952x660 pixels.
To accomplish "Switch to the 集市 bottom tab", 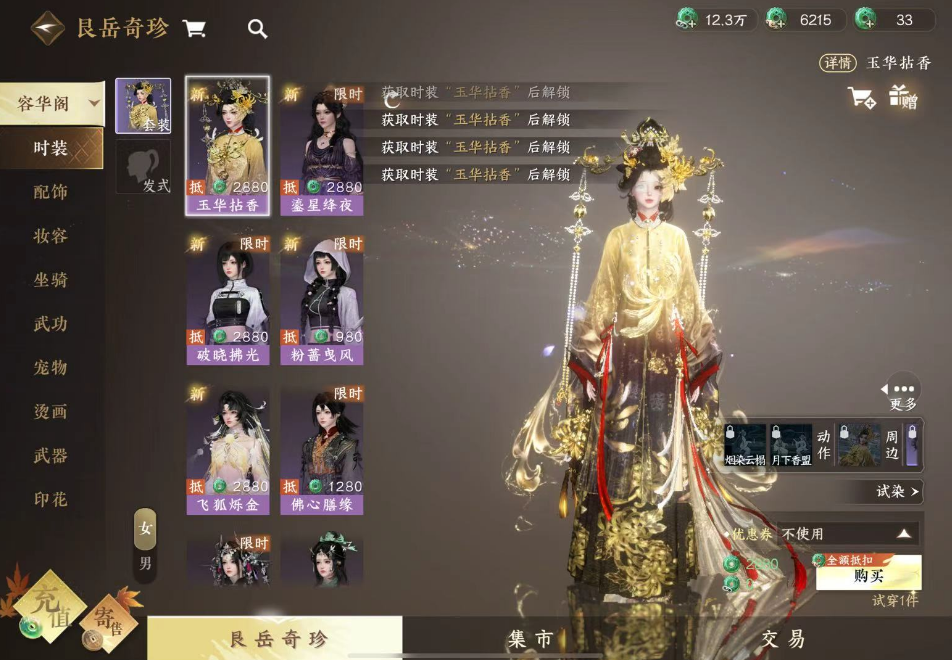I will pyautogui.click(x=530, y=639).
